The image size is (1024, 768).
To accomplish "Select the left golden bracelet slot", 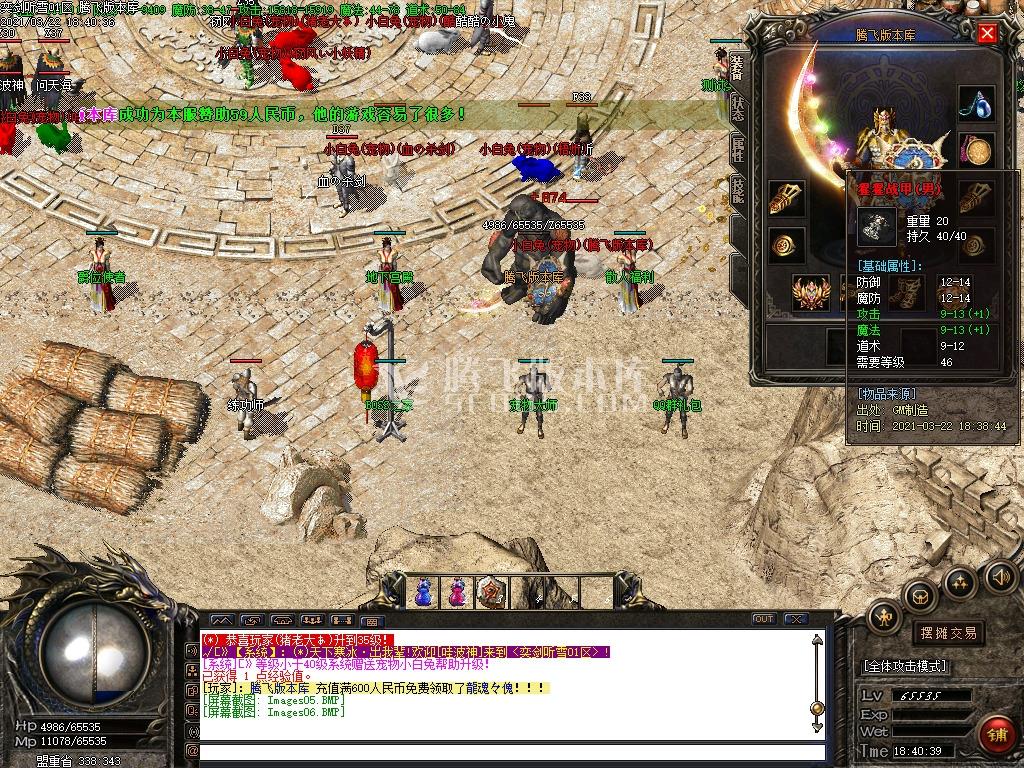I will (787, 198).
